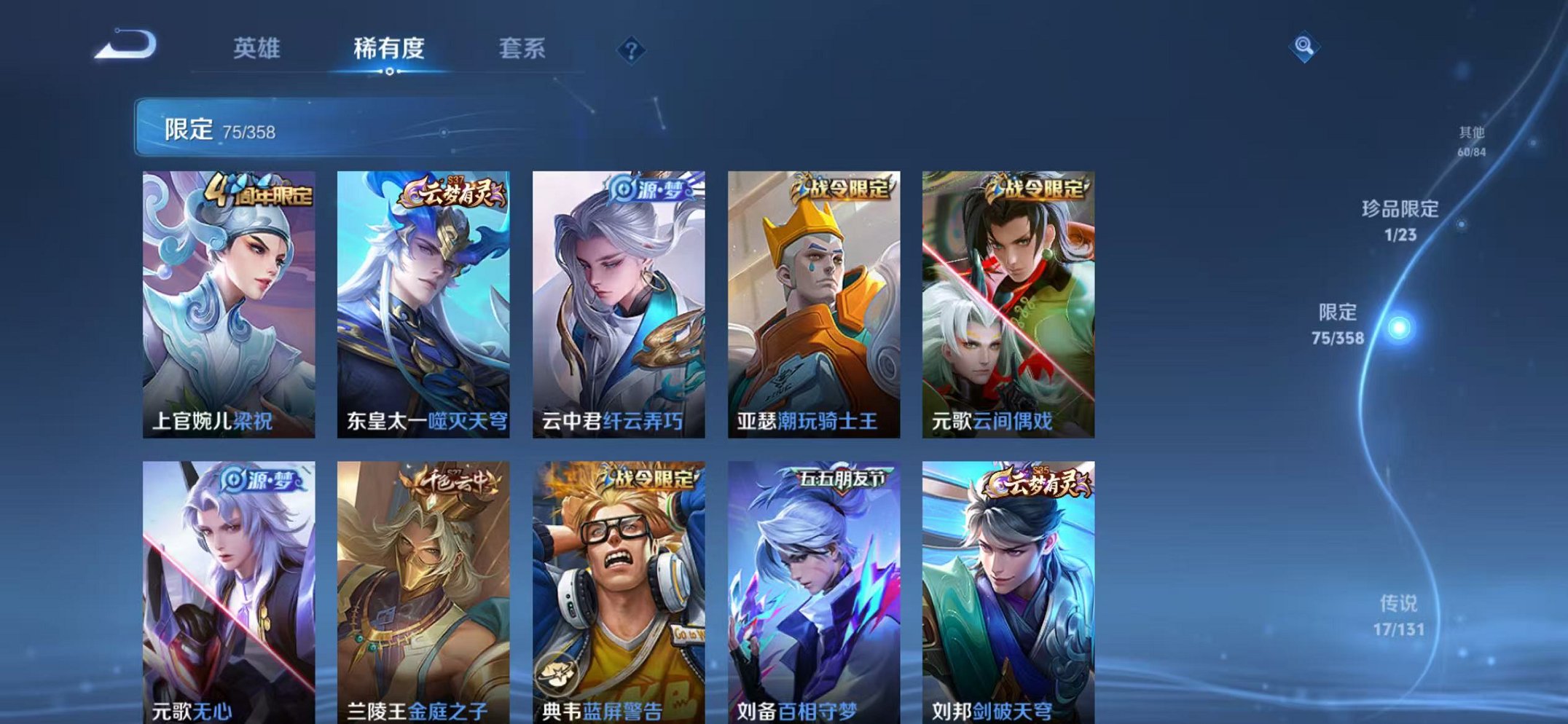Open the help question mark icon
Screen dimensions: 1568x724
click(631, 50)
